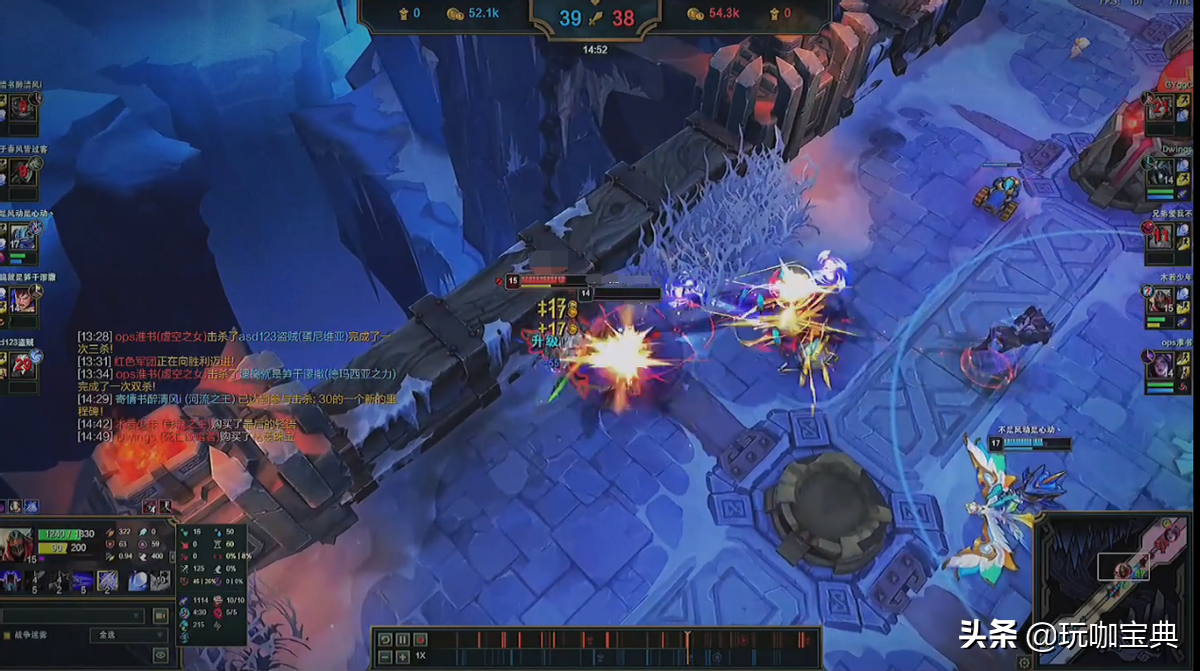Toggle the 战争迷雾 fog of war checkbox
Viewport: 1200px width, 671px height.
click(8, 635)
